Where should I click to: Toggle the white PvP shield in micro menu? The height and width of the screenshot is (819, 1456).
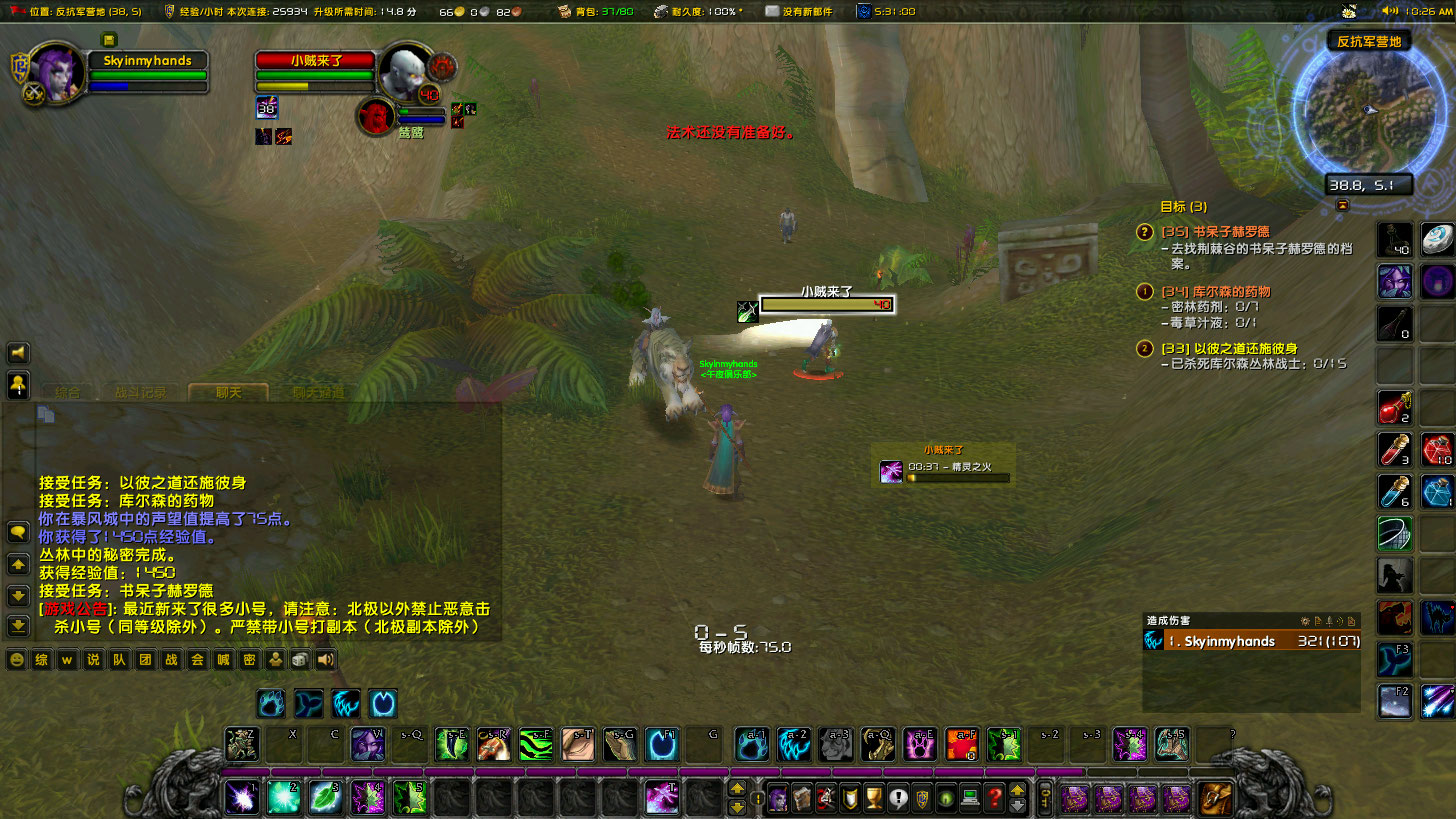click(850, 799)
